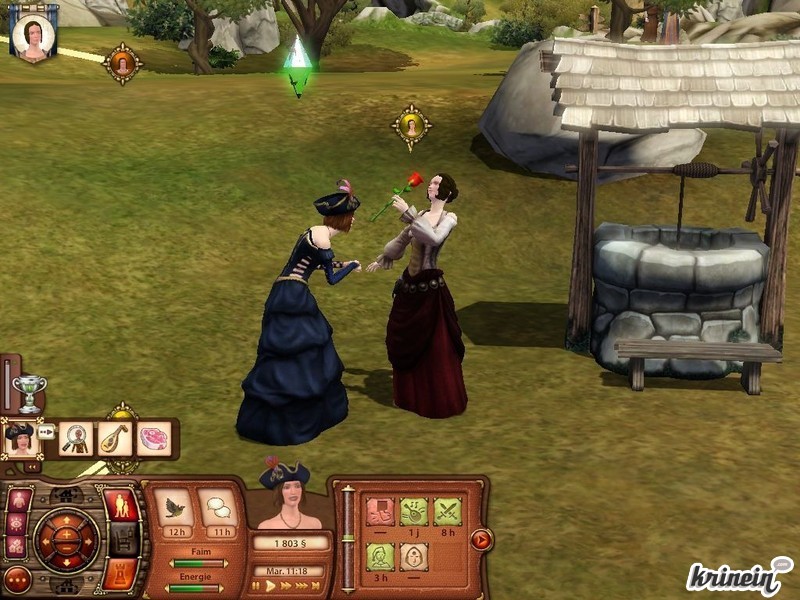Inspect the crossed swords buff icon
Screen dimensions: 800x600
pyautogui.click(x=447, y=511)
